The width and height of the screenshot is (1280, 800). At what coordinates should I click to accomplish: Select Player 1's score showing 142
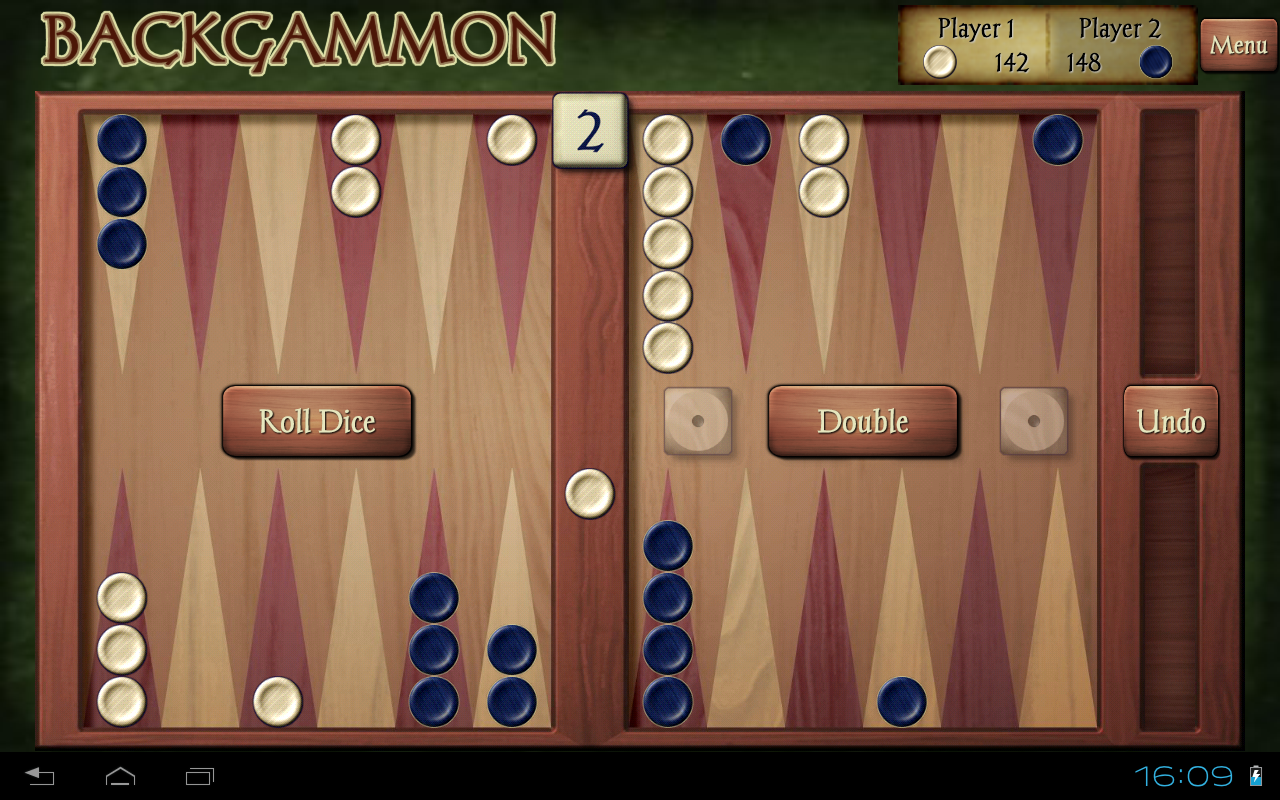click(1011, 63)
